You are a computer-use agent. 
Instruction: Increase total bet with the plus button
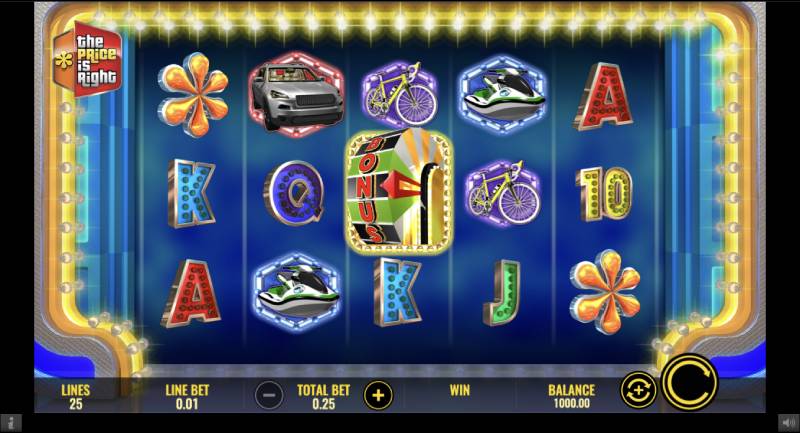[378, 394]
